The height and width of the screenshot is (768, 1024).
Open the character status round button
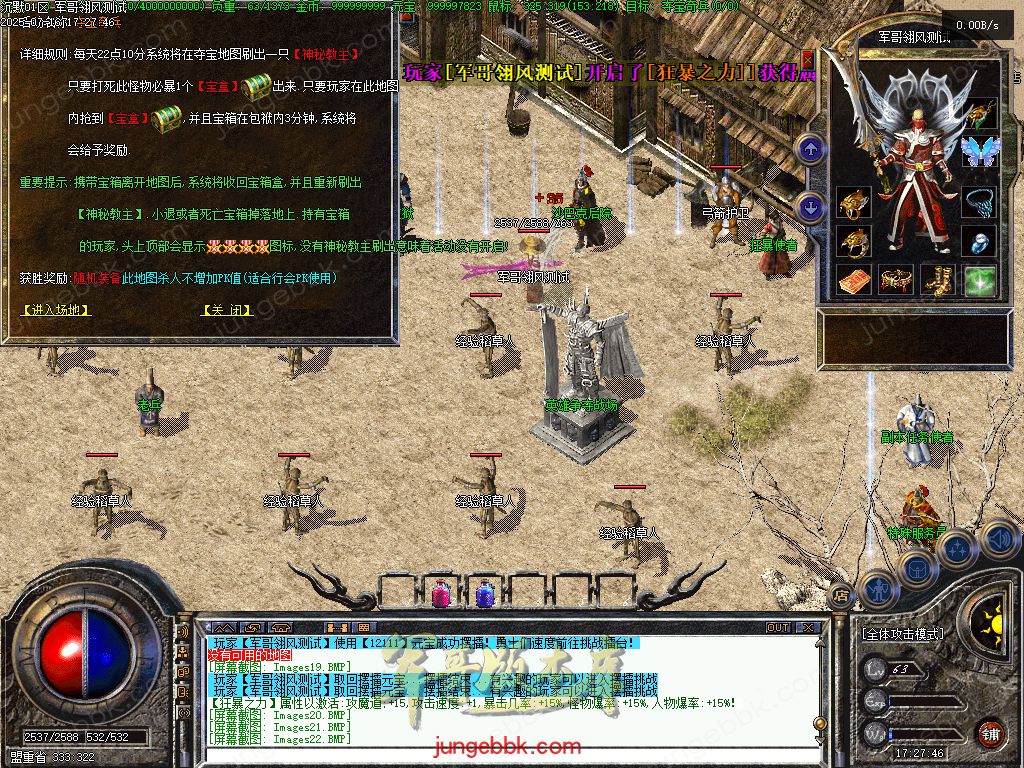pyautogui.click(x=878, y=589)
